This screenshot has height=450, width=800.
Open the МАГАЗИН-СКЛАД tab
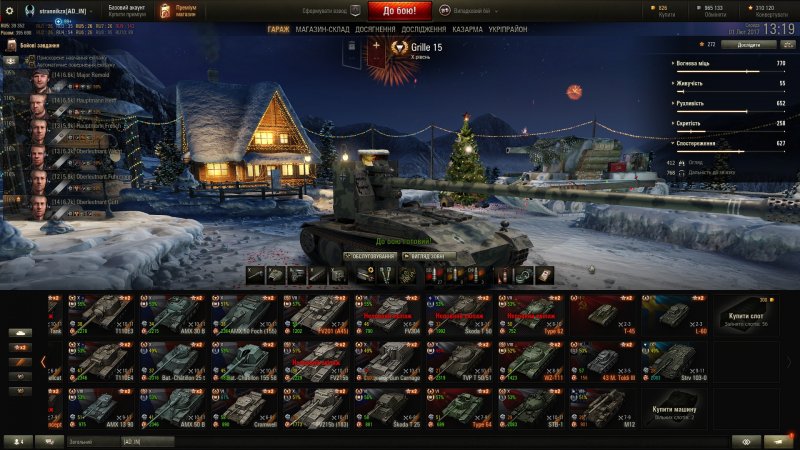[x=322, y=30]
